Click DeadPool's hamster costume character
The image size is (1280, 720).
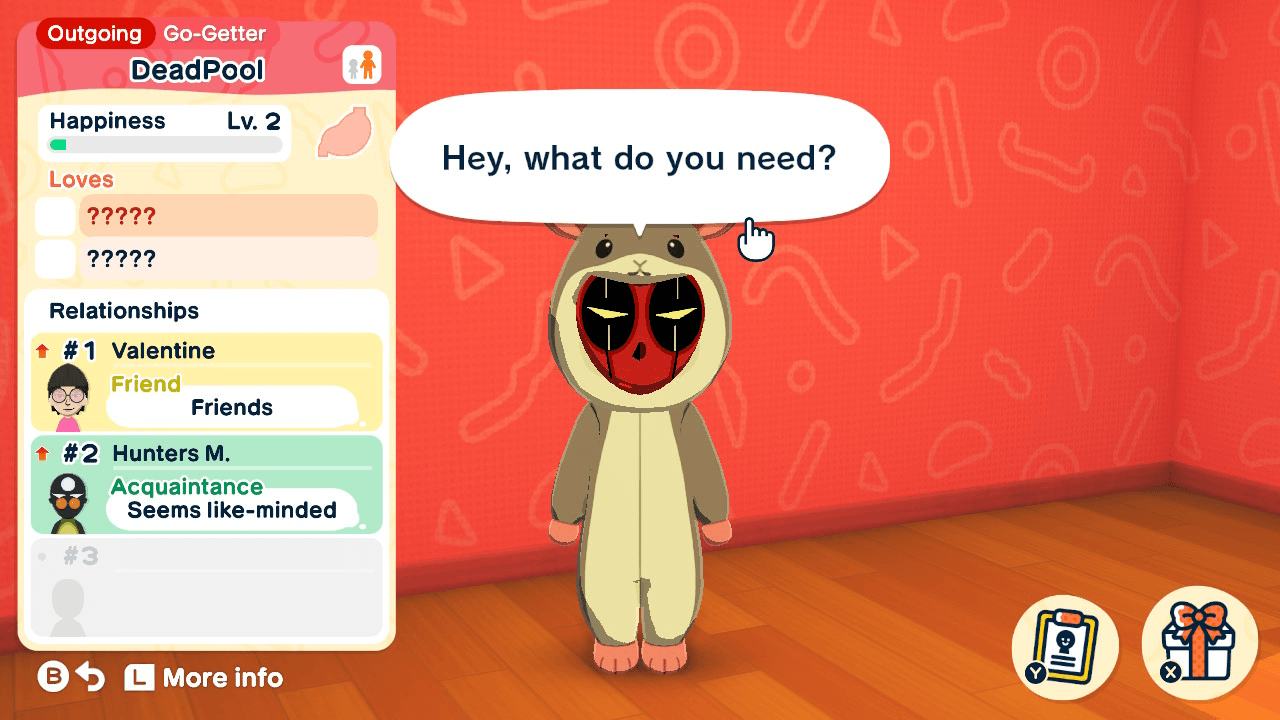(x=640, y=450)
